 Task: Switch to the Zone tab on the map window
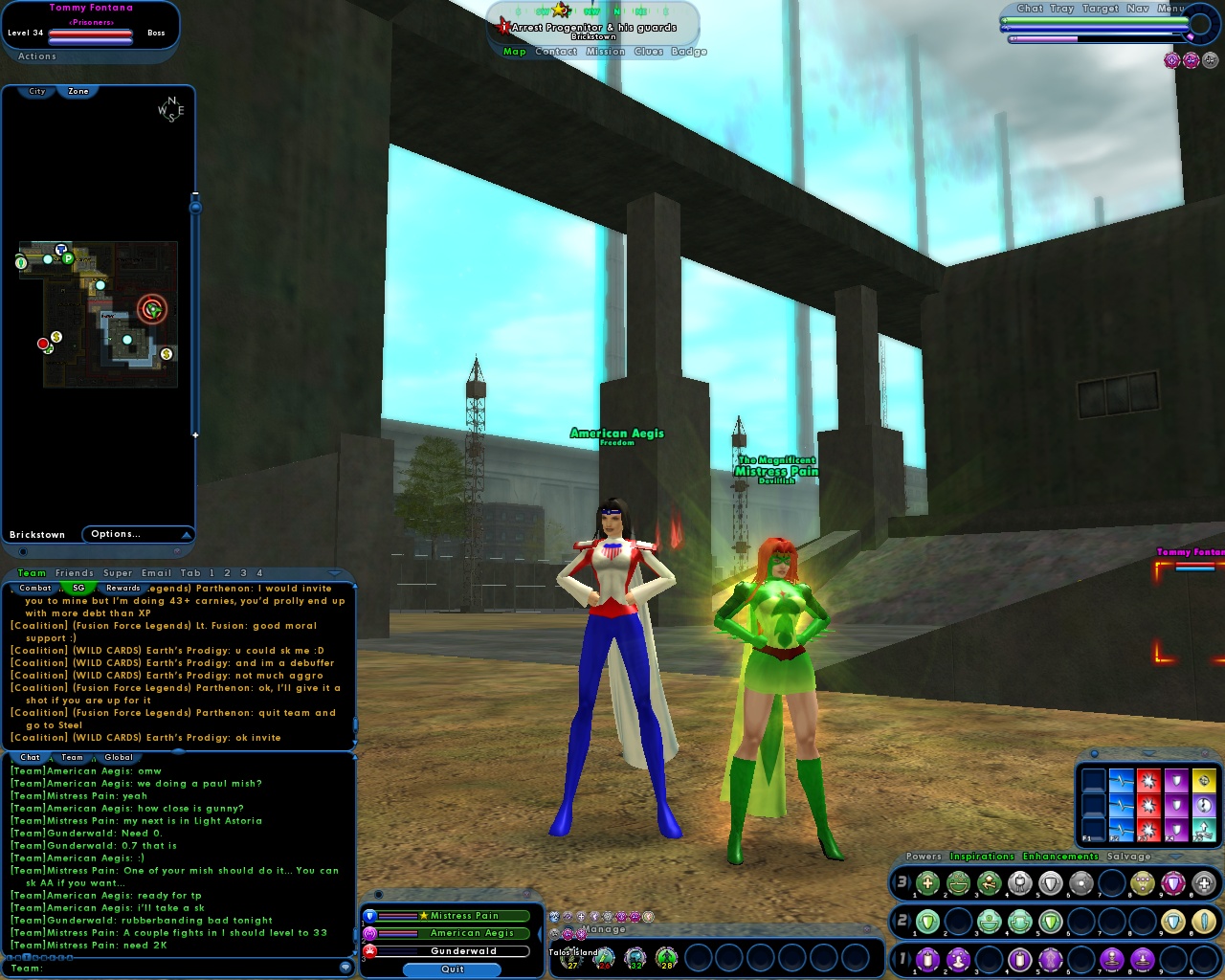point(77,91)
